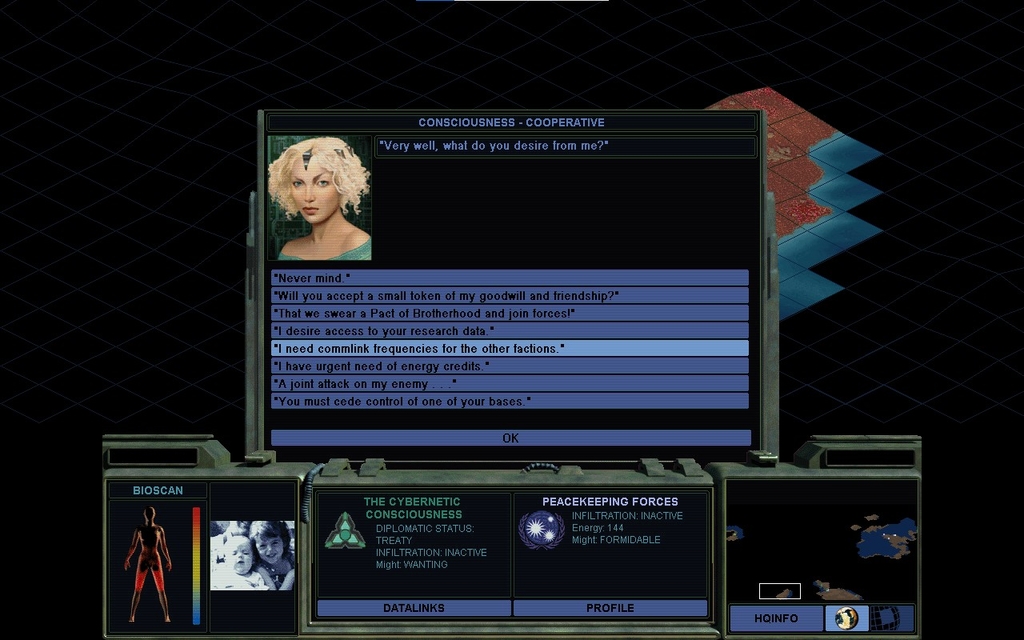
Task: Confirm the dialogue with the OK button
Action: [x=510, y=438]
